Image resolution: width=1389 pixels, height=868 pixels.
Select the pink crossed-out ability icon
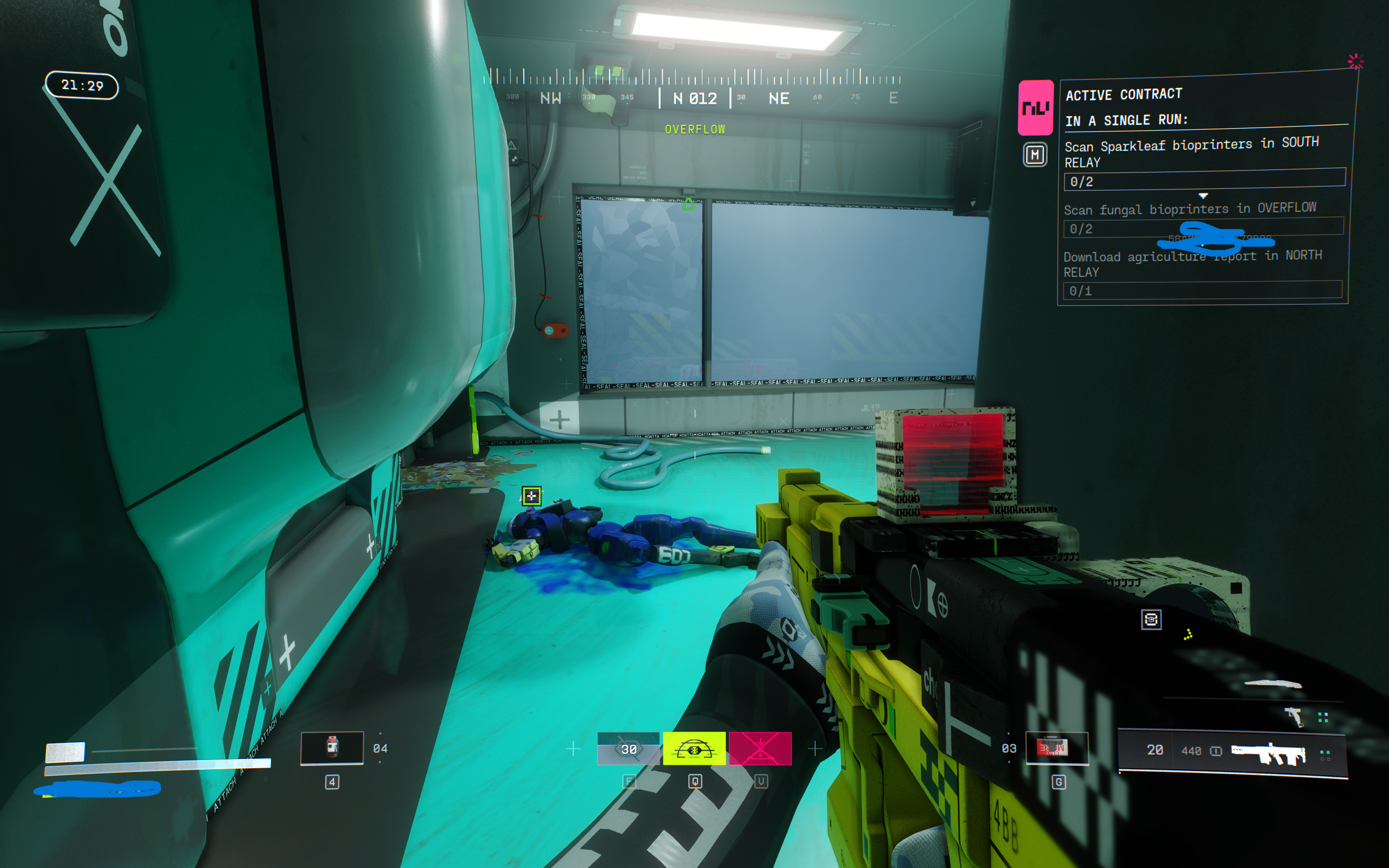point(760,749)
